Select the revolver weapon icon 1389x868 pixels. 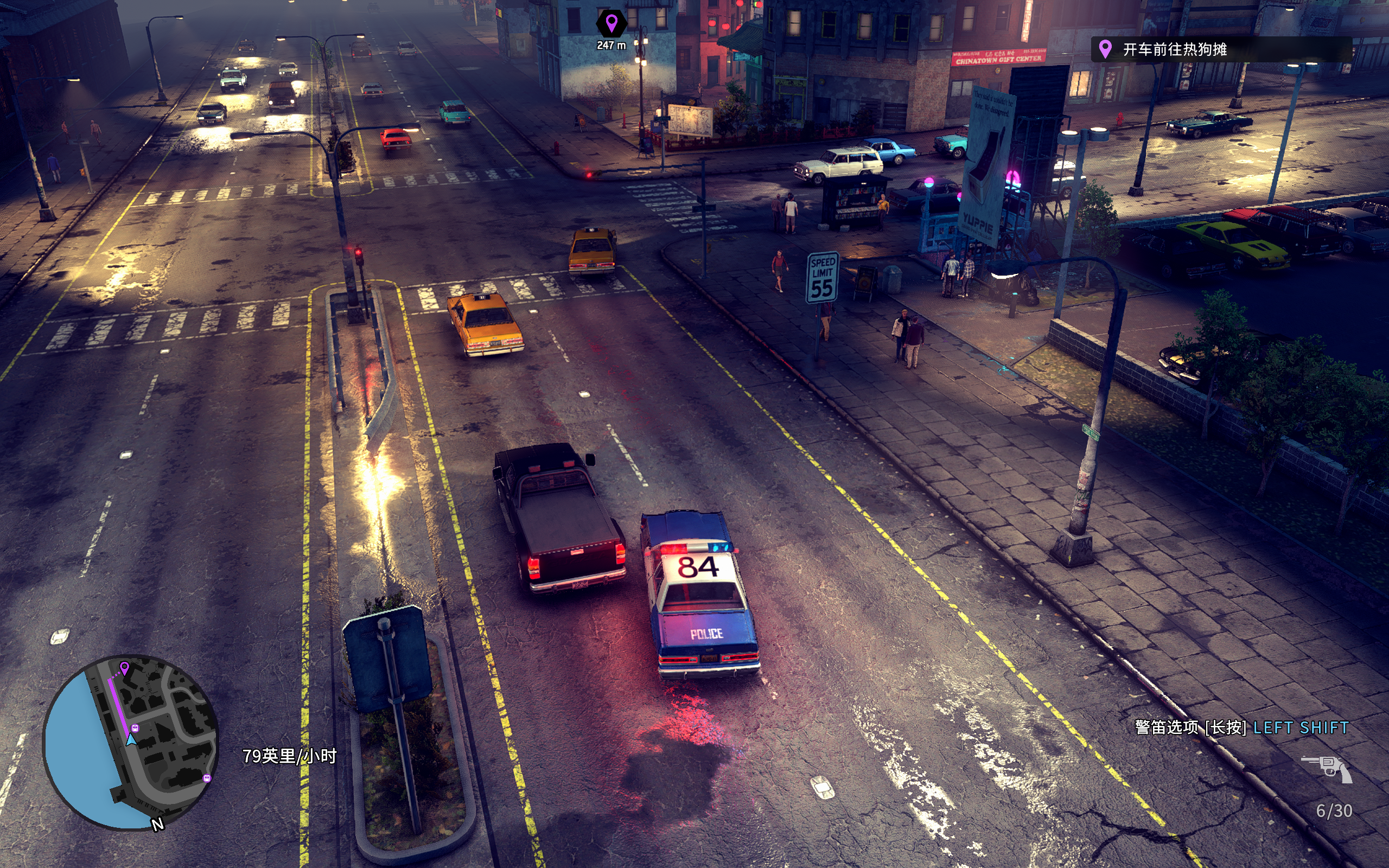(1327, 769)
